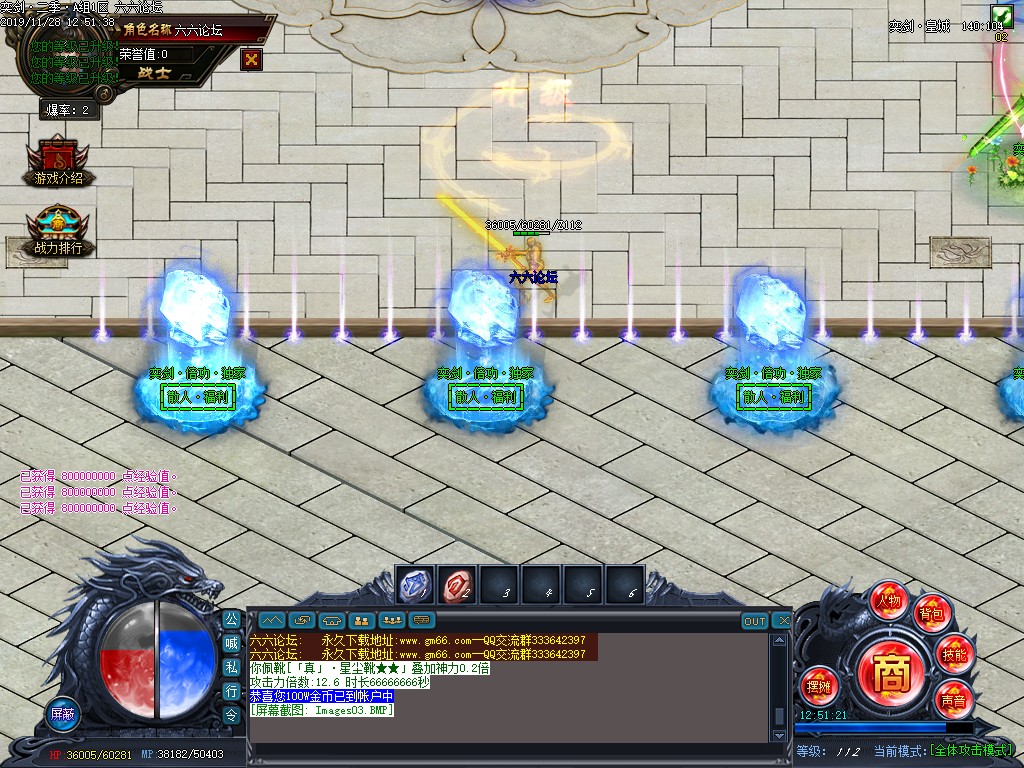The width and height of the screenshot is (1024, 768).
Task: Switch chat to 私 private channel
Action: point(231,667)
